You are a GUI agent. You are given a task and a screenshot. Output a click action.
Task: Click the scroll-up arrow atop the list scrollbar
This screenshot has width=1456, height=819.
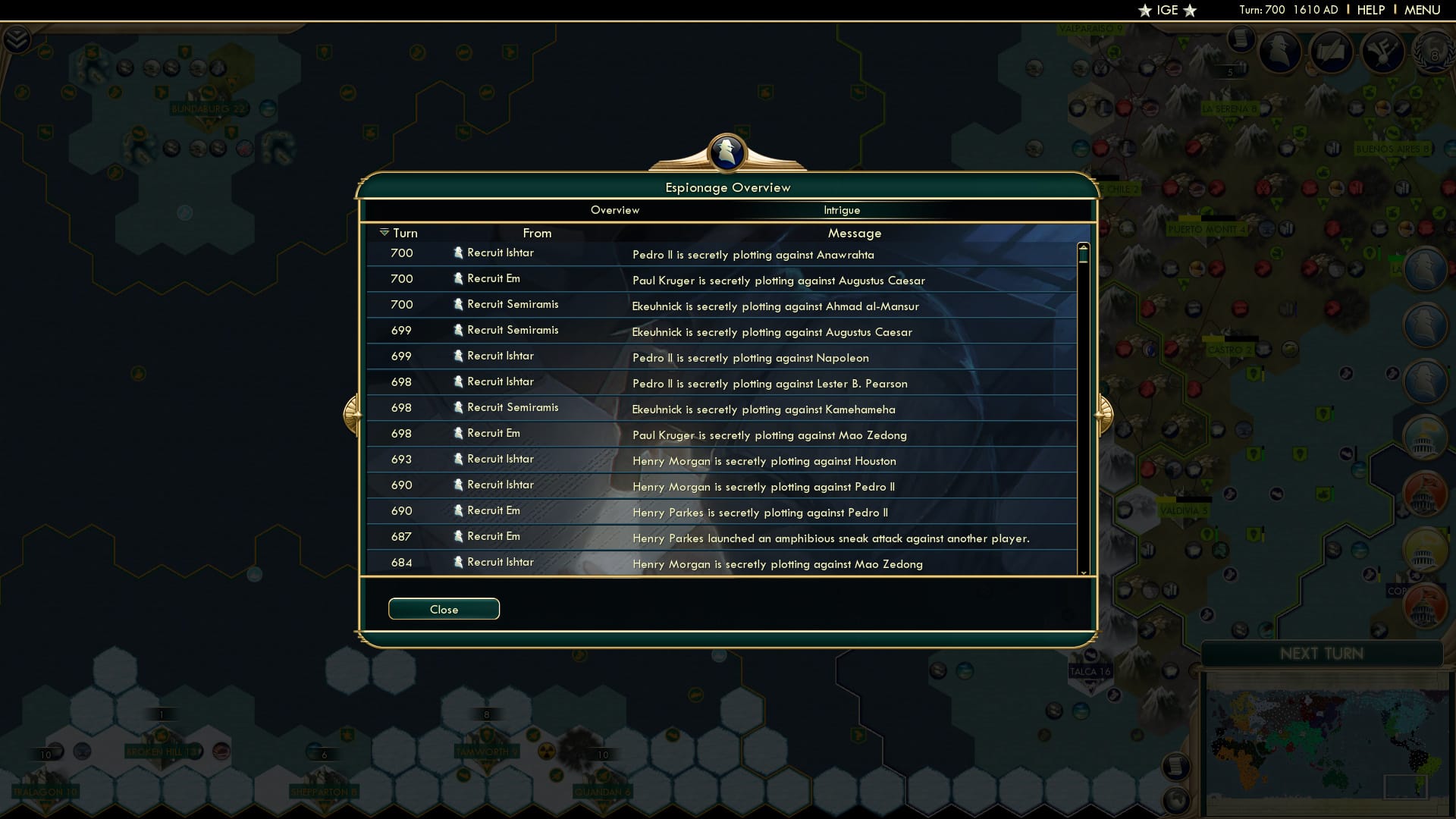coord(1084,246)
